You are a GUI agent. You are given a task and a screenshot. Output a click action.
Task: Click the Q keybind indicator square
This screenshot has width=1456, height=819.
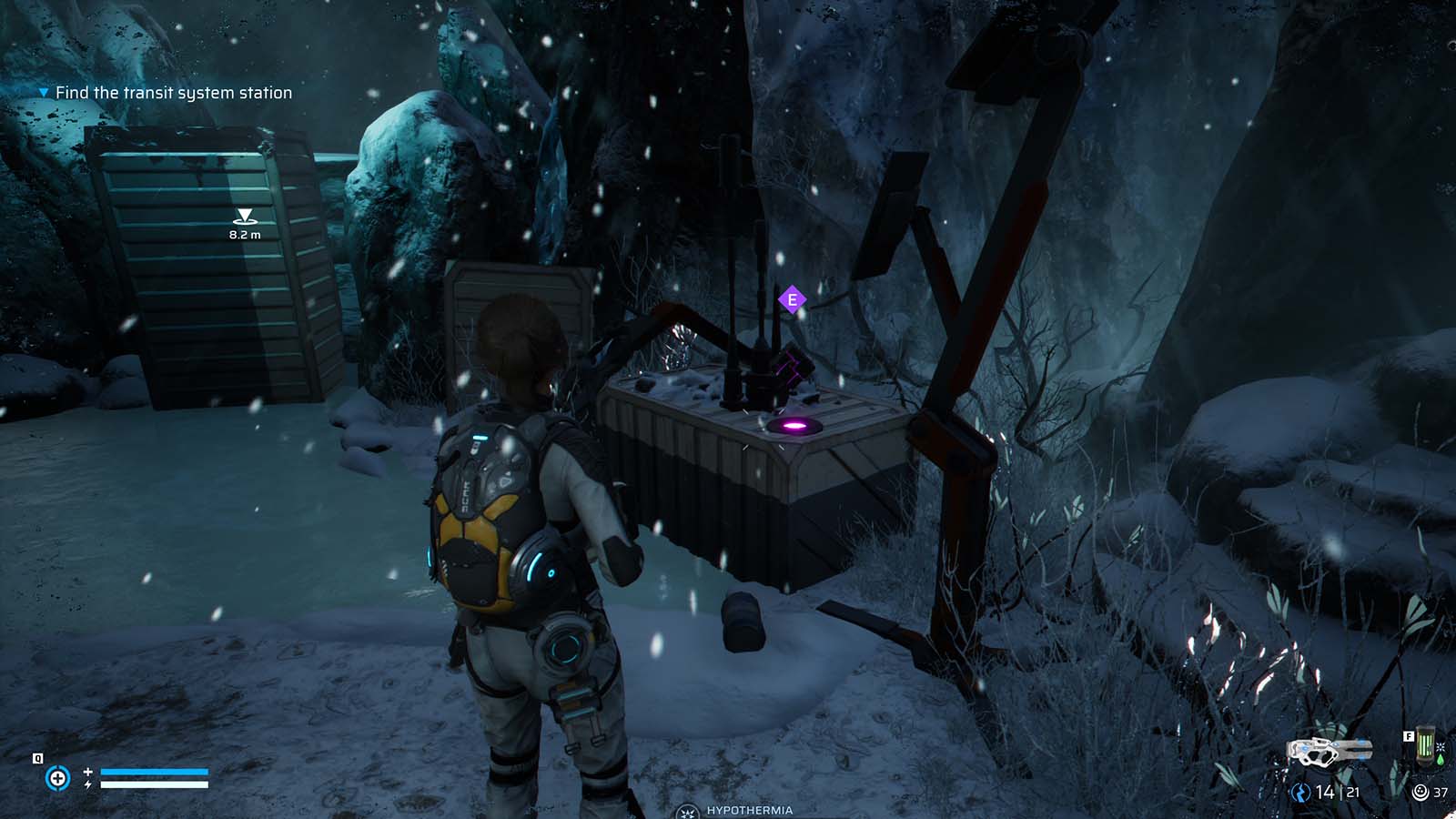(37, 758)
